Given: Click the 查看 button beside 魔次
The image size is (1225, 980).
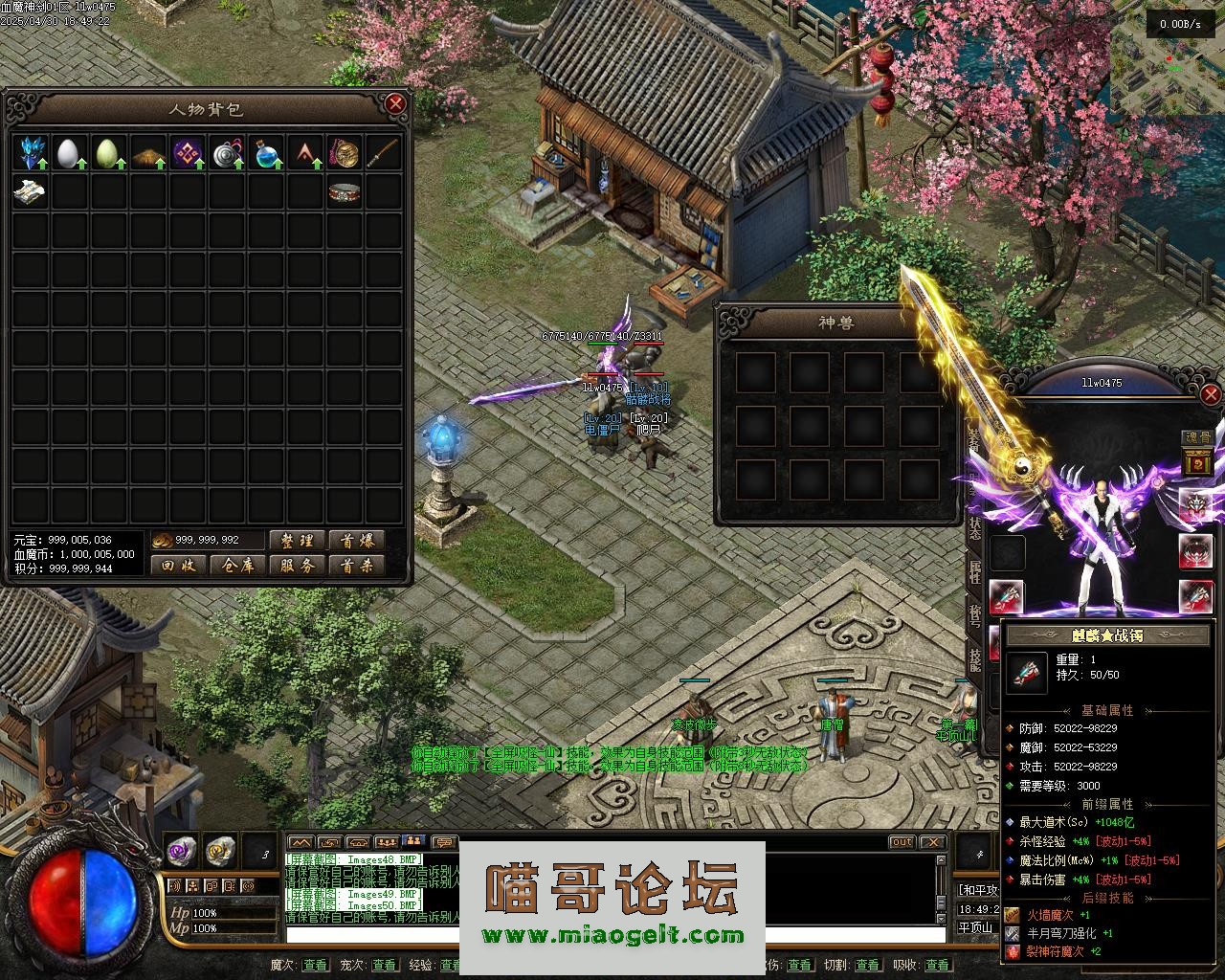Looking at the screenshot, I should tap(315, 965).
